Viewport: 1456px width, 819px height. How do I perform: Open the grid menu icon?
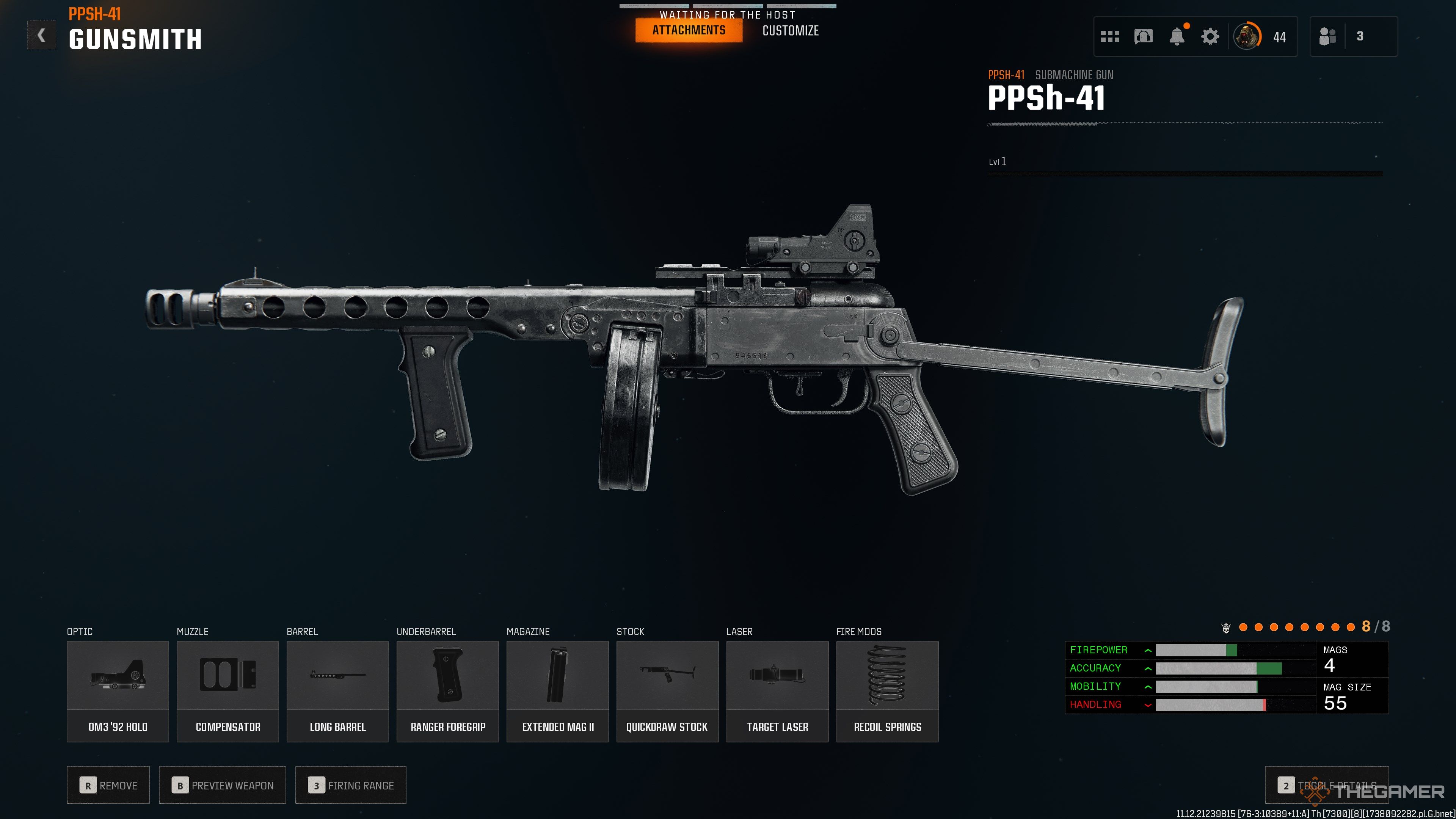click(1109, 37)
